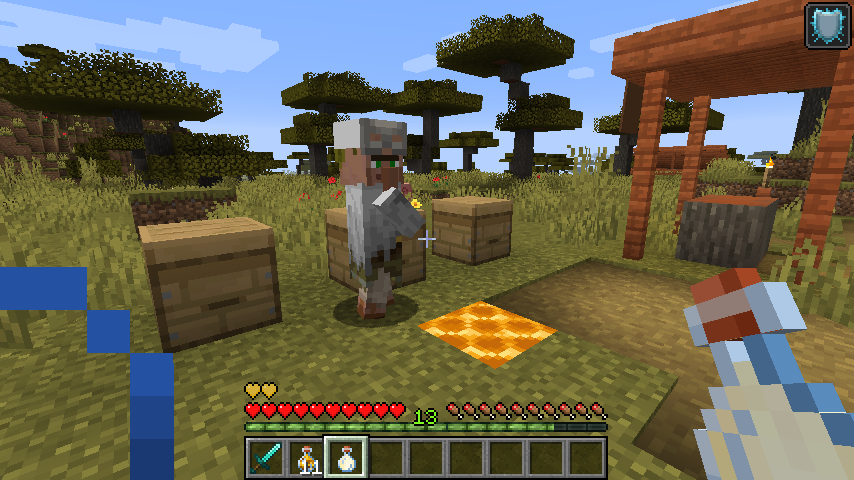Select the diamond sword hotbar slot
854x480 pixels.
click(266, 458)
